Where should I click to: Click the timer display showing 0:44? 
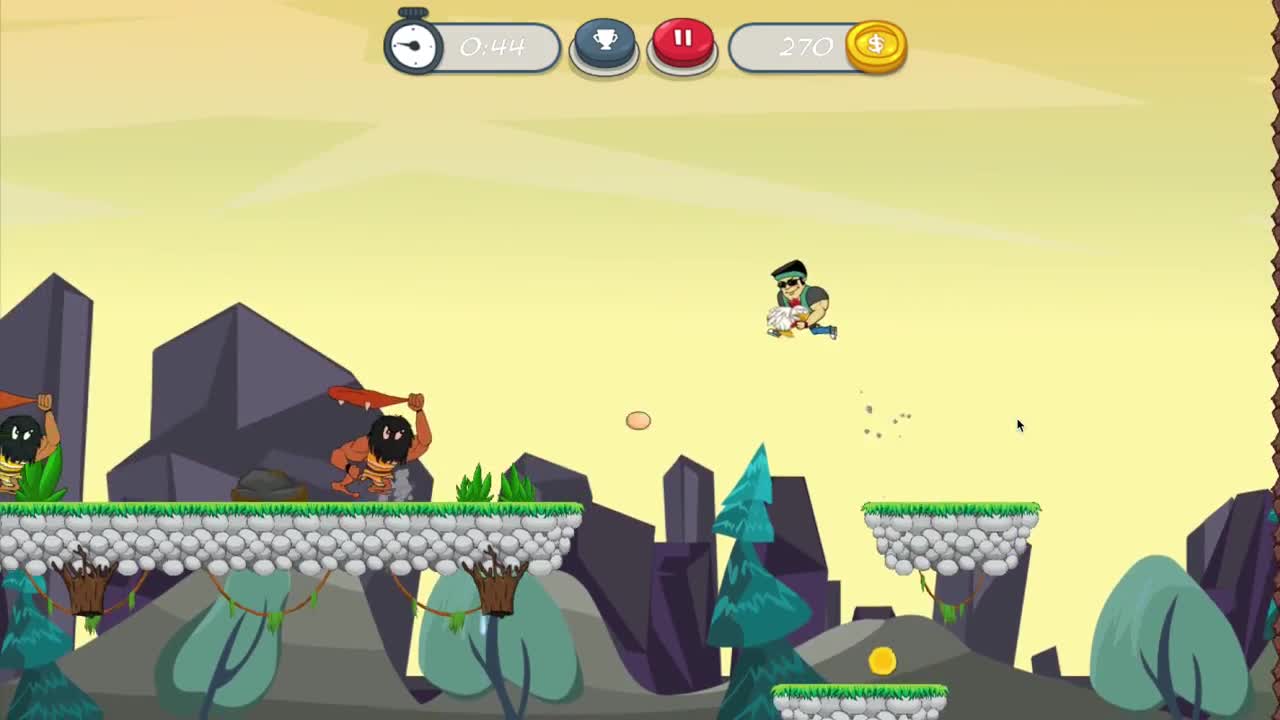[x=492, y=45]
